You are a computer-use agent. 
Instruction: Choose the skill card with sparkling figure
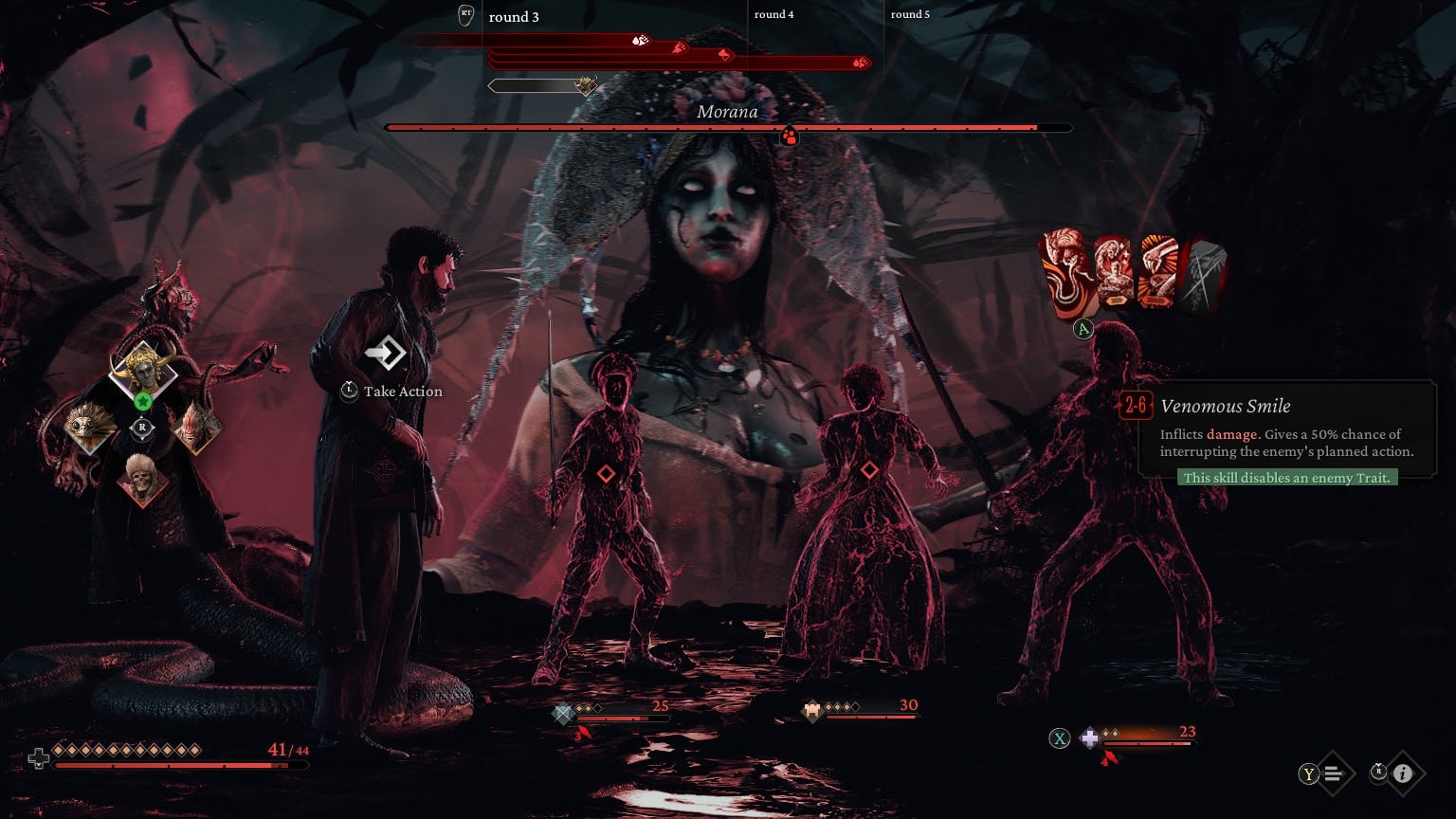pos(1113,271)
